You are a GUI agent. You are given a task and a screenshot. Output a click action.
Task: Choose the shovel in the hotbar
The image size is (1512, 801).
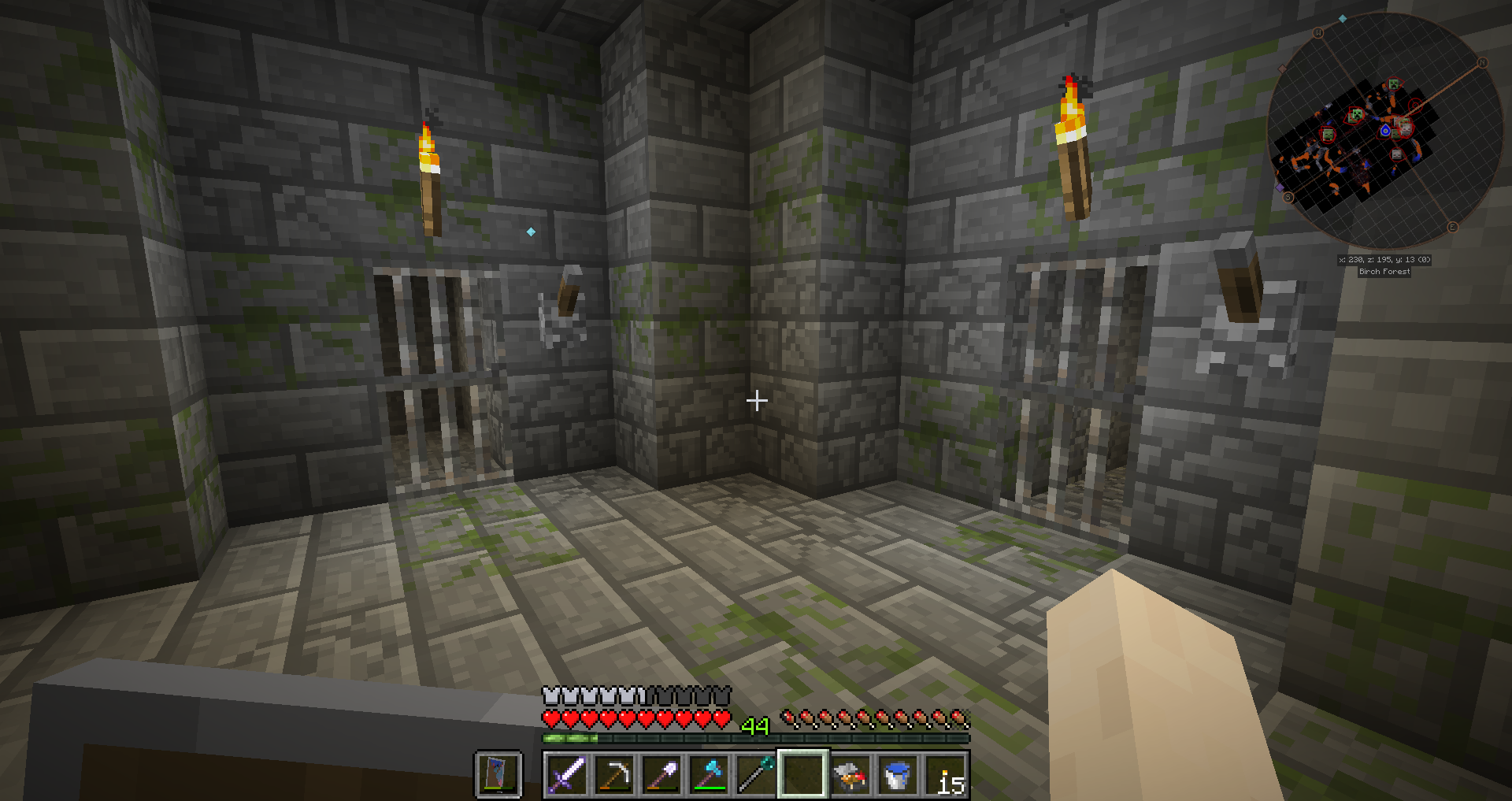pos(661,774)
